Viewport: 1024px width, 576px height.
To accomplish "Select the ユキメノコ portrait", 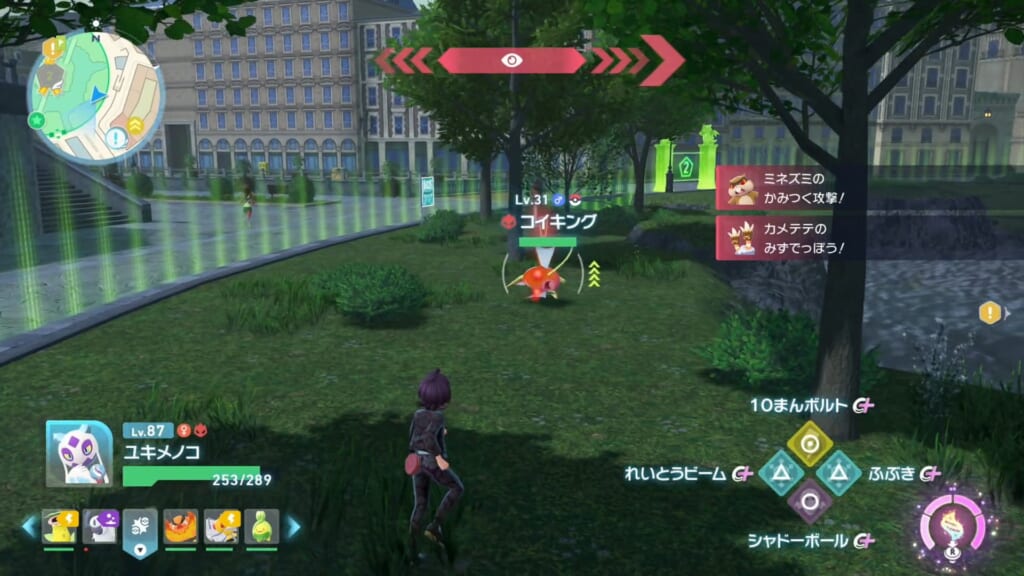I will 78,453.
